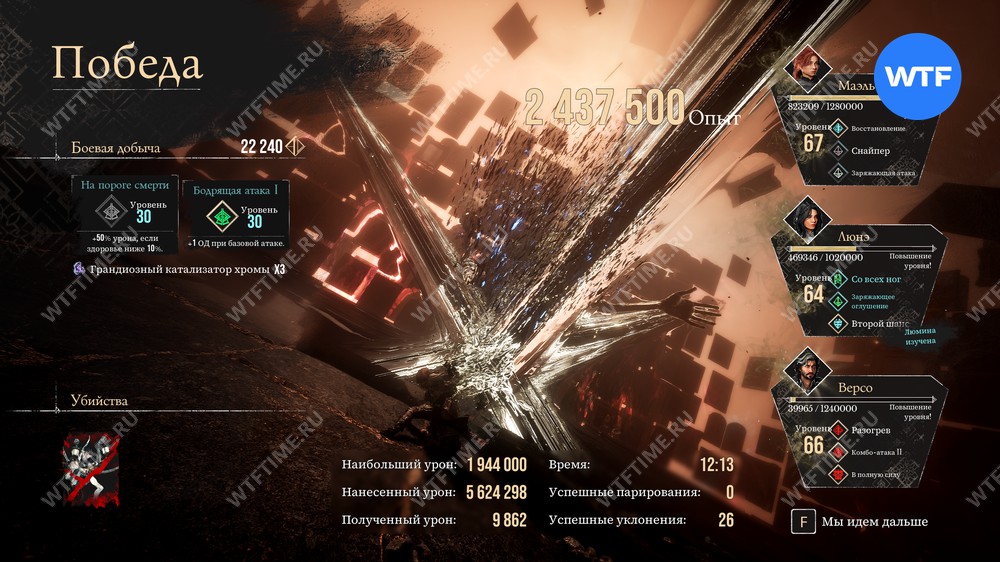Select the На пороге смерти loot card
The width and height of the screenshot is (1000, 562).
(125, 213)
